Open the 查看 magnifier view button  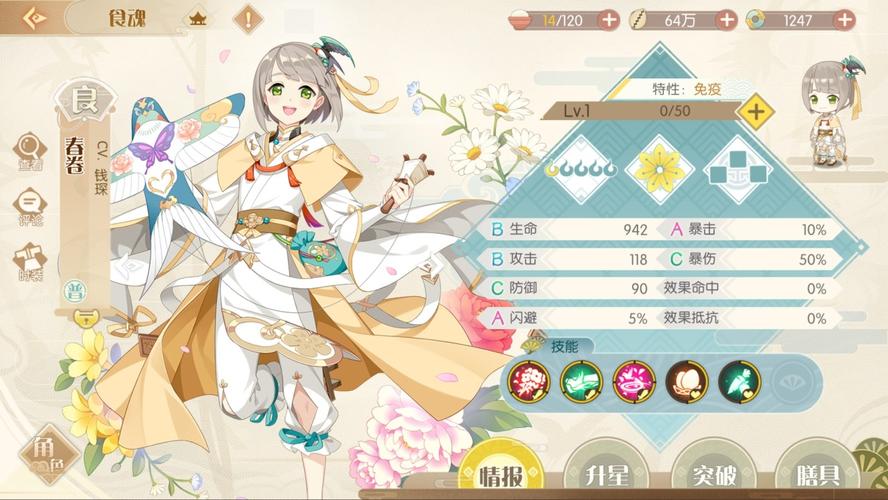[x=29, y=151]
